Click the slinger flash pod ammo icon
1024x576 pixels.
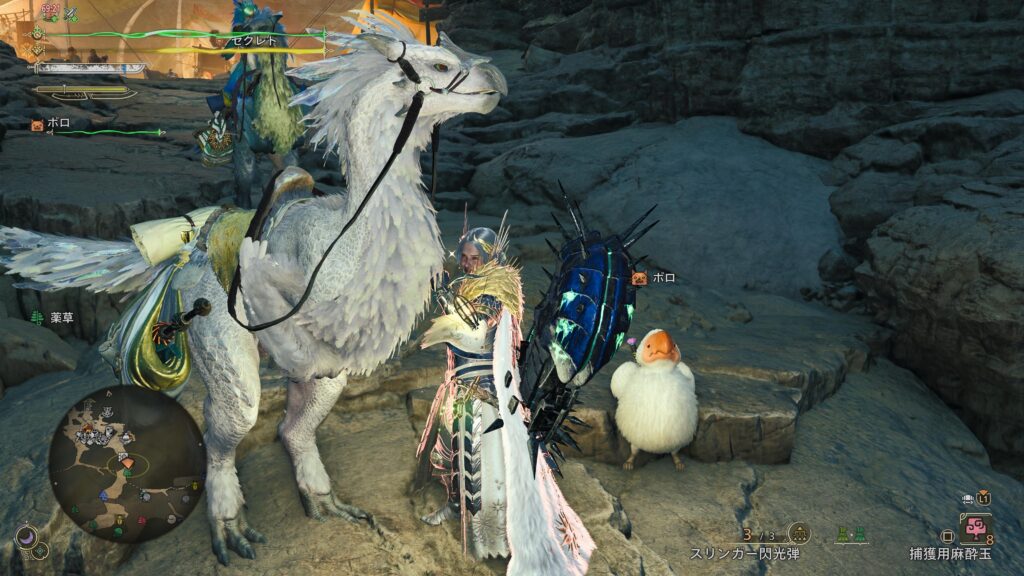[x=798, y=534]
